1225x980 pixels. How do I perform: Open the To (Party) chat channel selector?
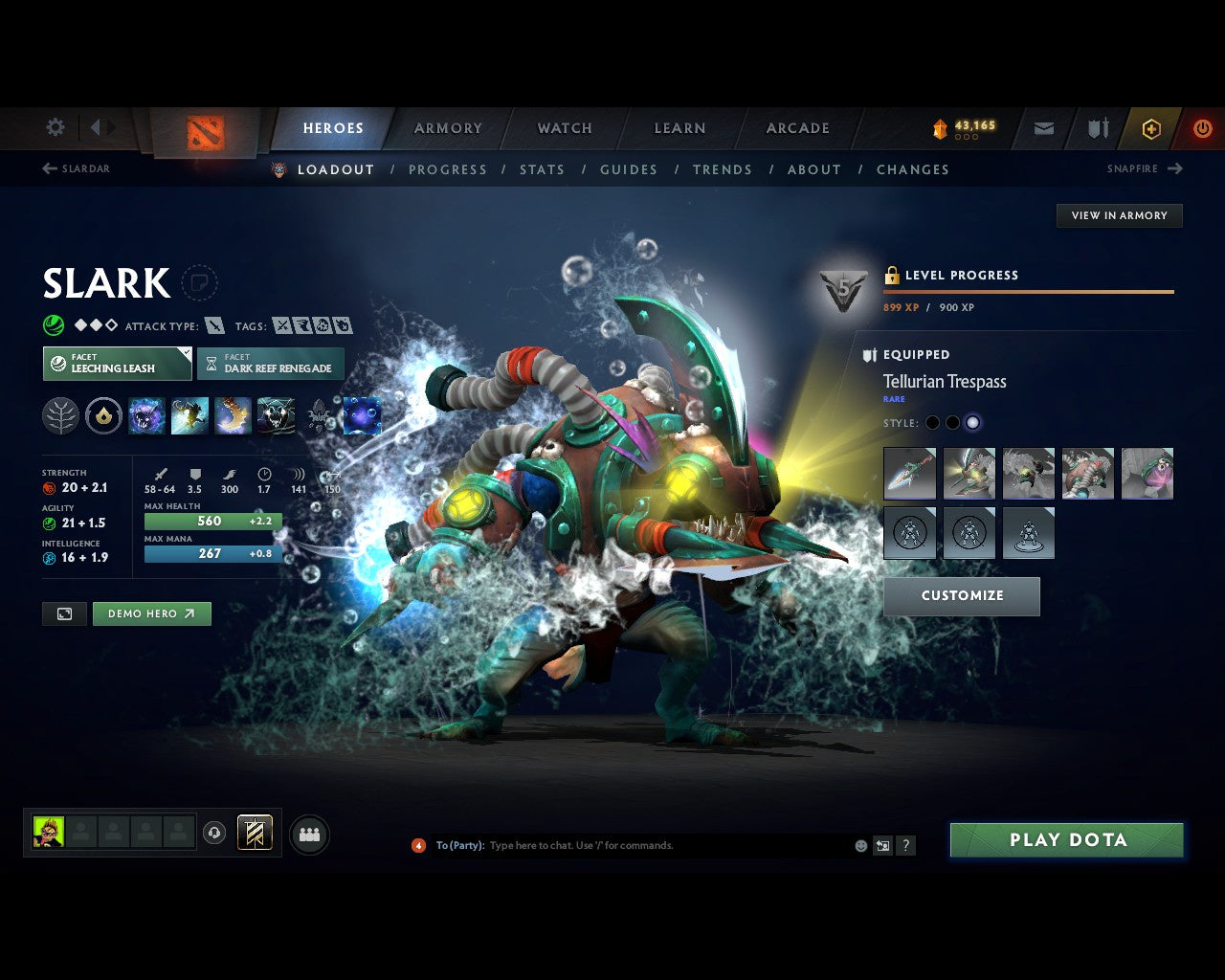click(x=459, y=845)
